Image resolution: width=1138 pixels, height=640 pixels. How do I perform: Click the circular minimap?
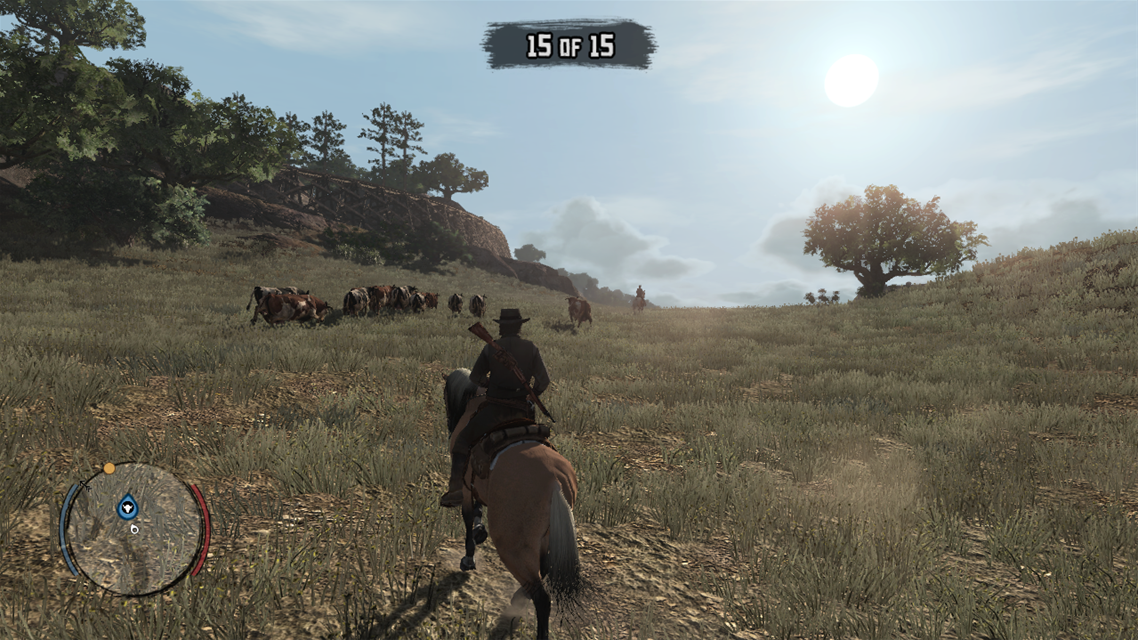[134, 529]
